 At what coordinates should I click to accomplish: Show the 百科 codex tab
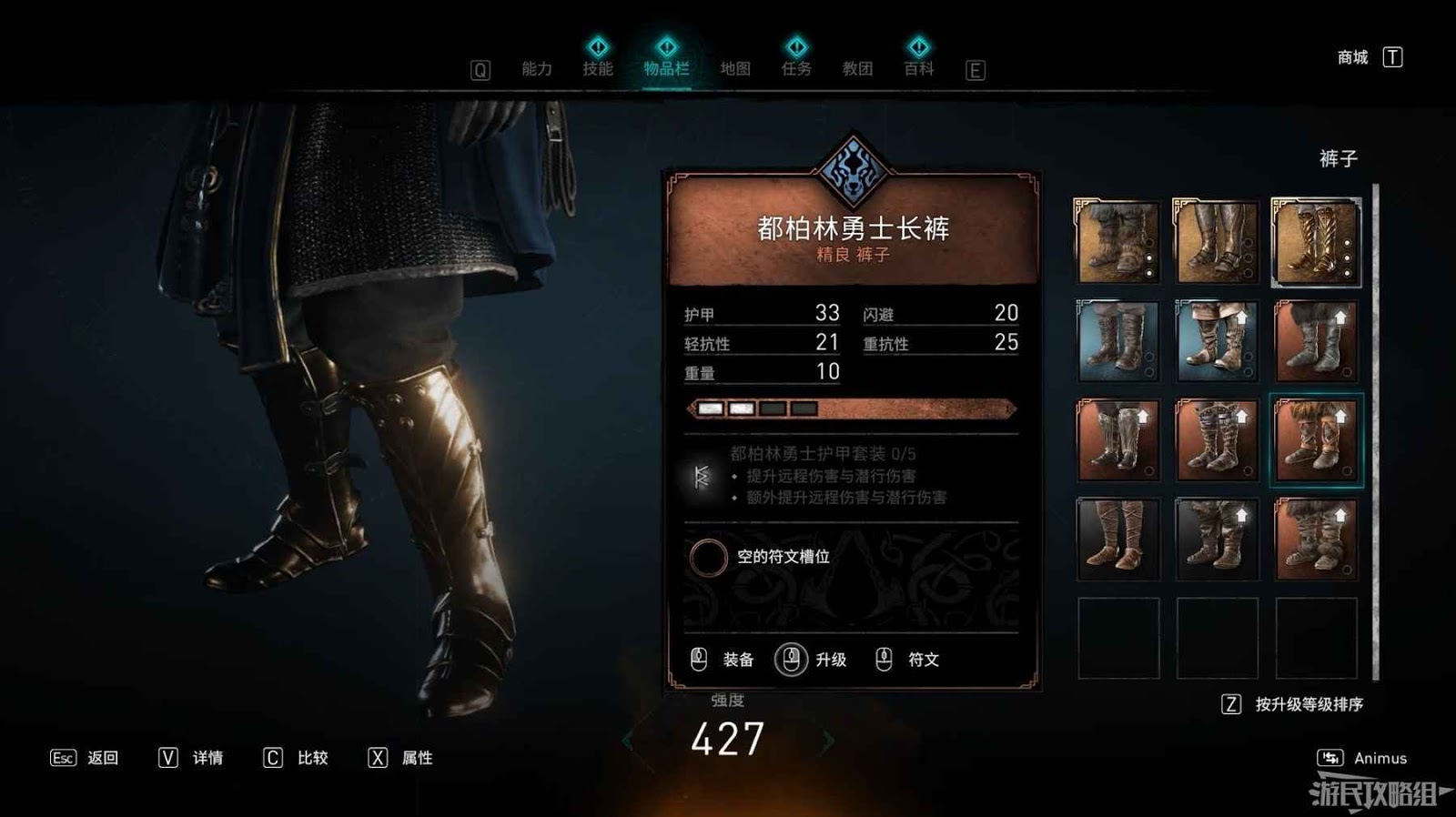point(918,69)
